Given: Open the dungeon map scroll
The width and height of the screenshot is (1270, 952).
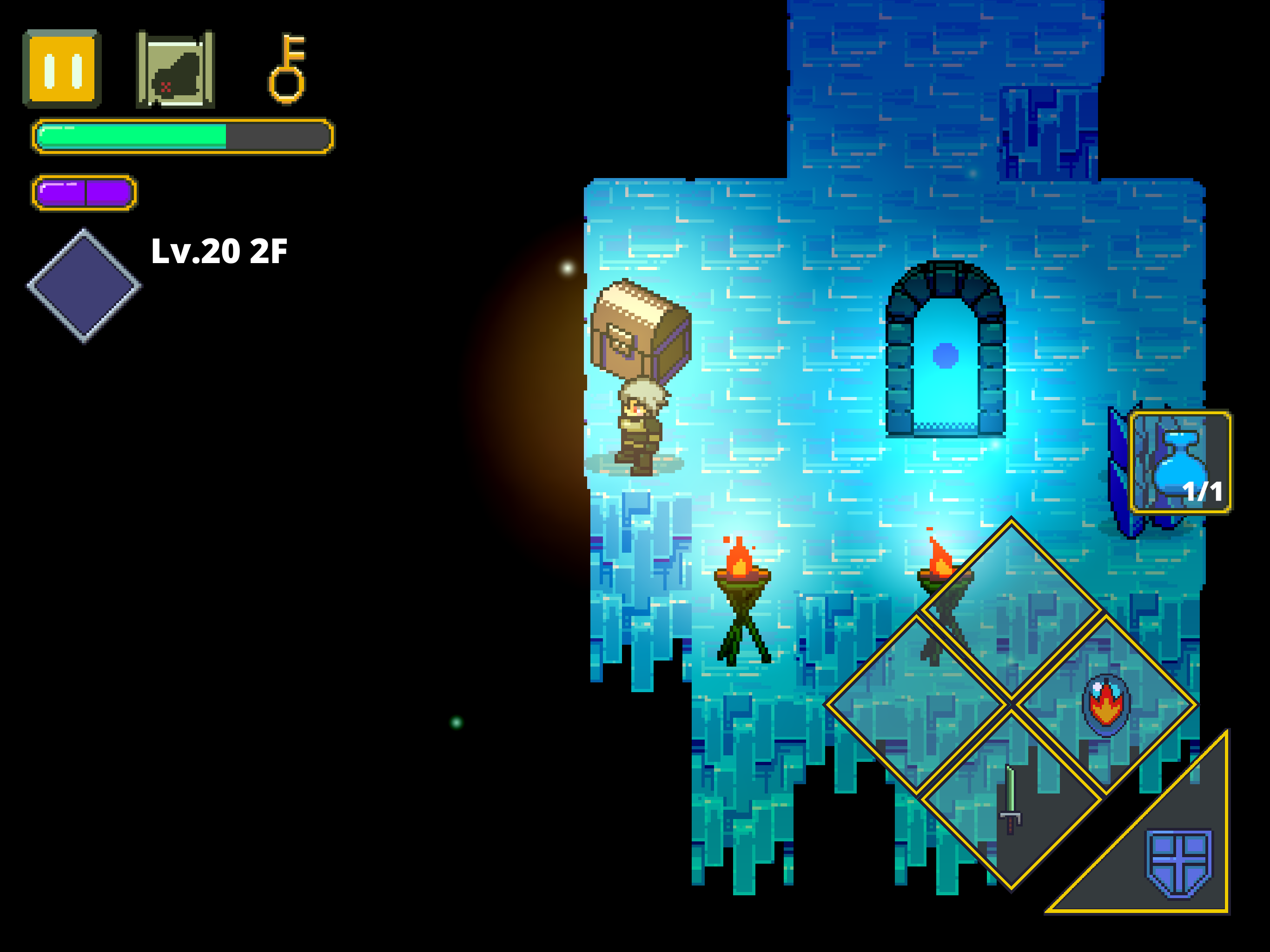Looking at the screenshot, I should click(x=175, y=69).
